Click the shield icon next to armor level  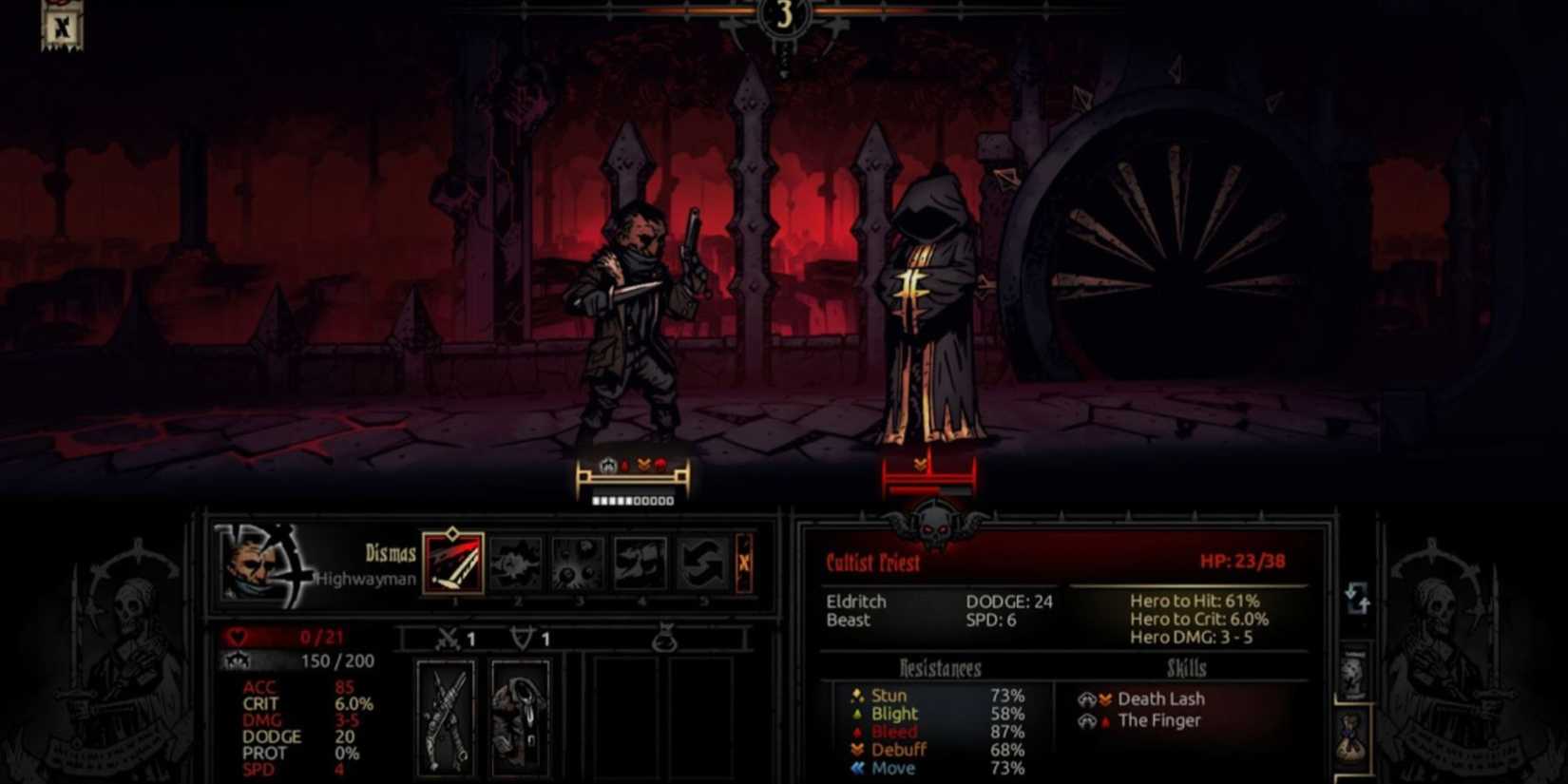point(523,639)
